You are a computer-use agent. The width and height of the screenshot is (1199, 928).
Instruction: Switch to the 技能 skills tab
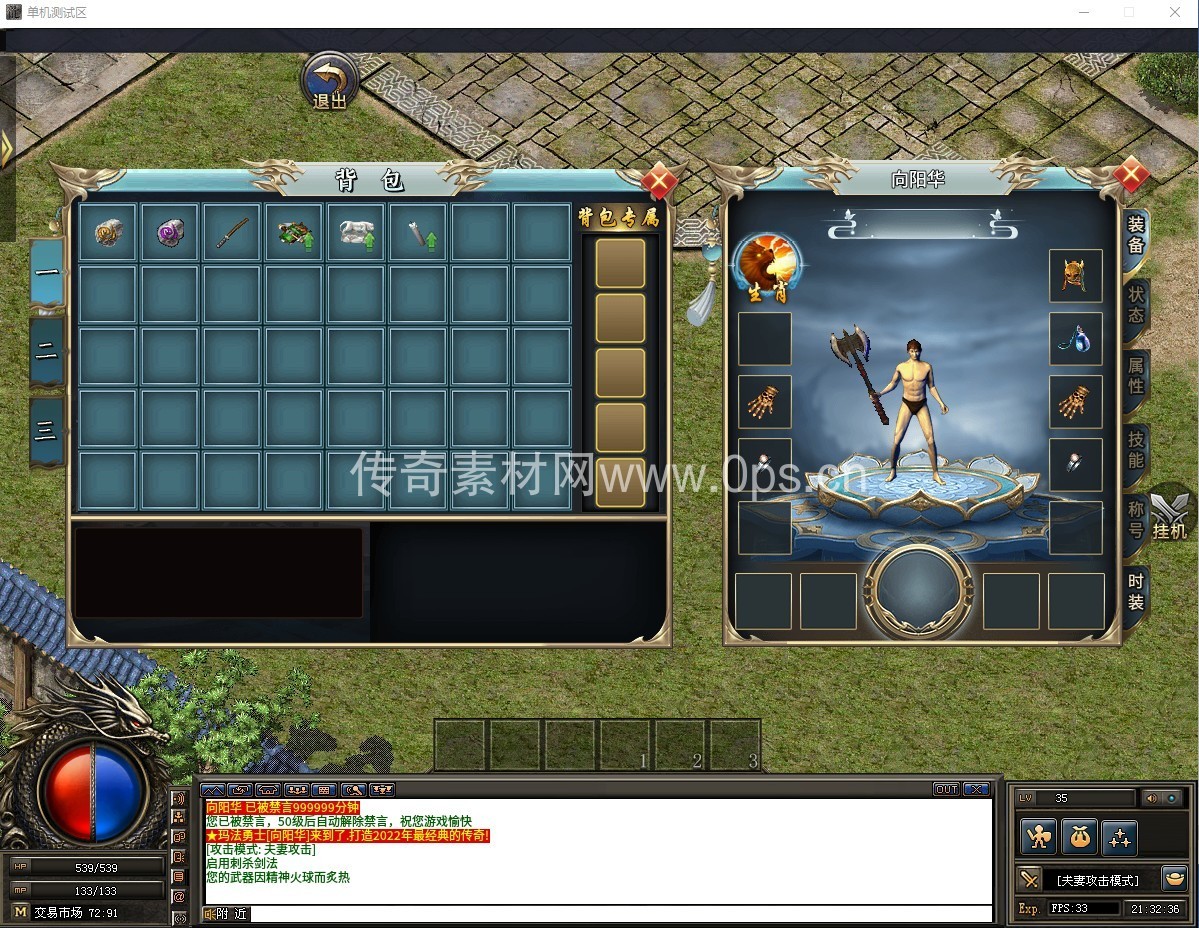click(x=1136, y=448)
